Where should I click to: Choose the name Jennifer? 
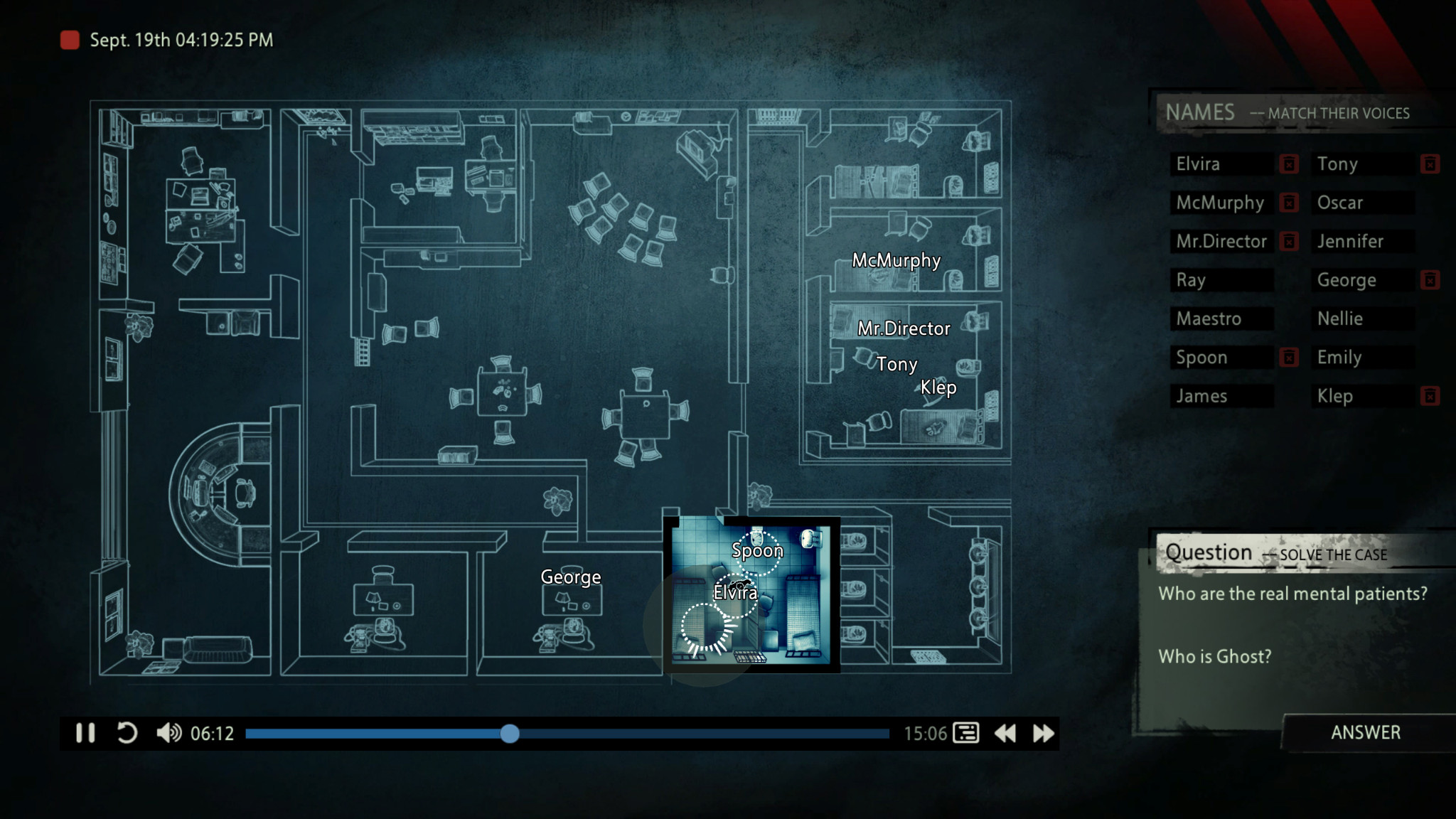[x=1362, y=242]
